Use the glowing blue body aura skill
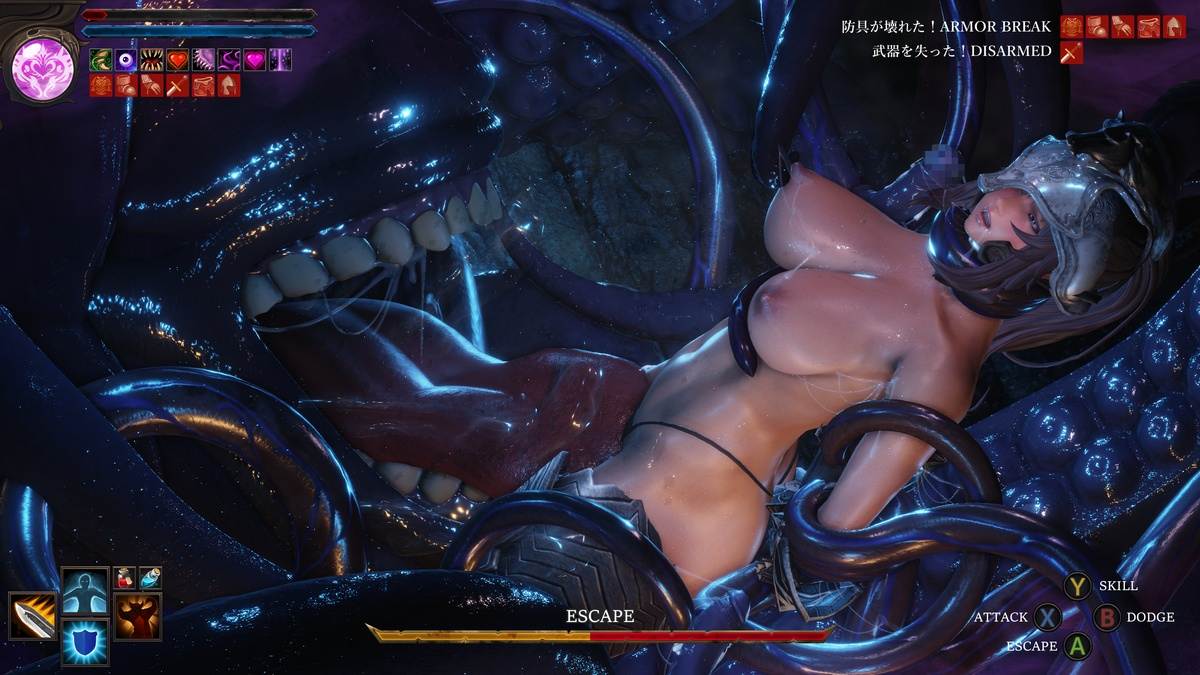The height and width of the screenshot is (675, 1200). pyautogui.click(x=85, y=591)
